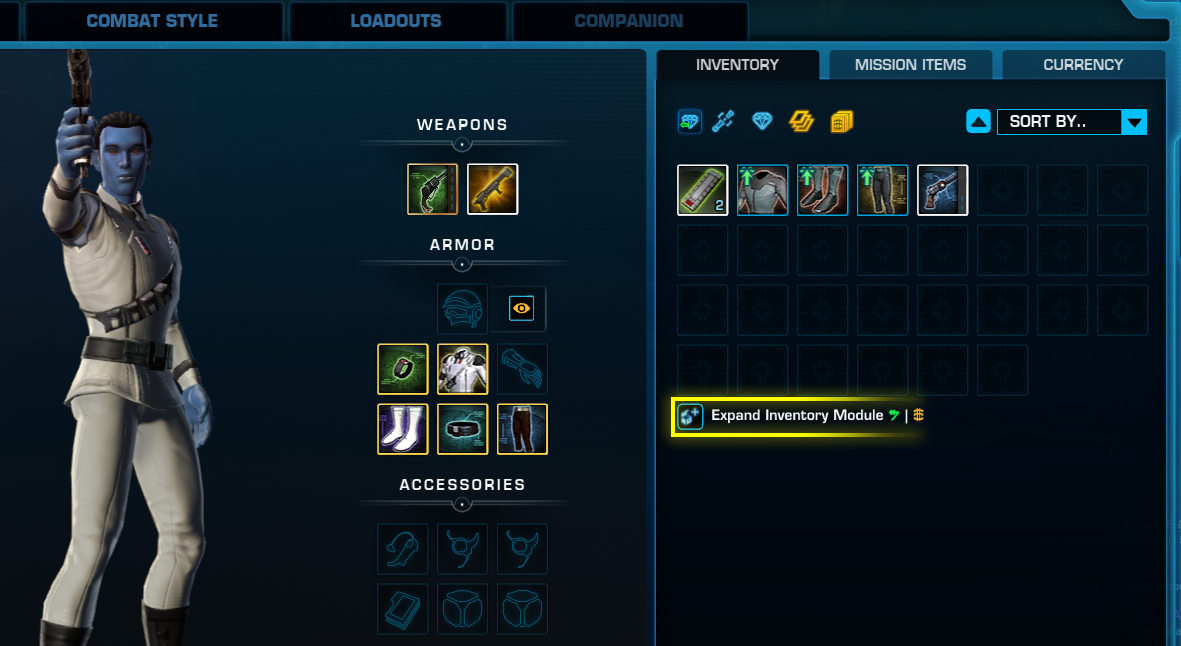Choose the black pants item in inventory
Screen dimensions: 1181x646
click(882, 190)
